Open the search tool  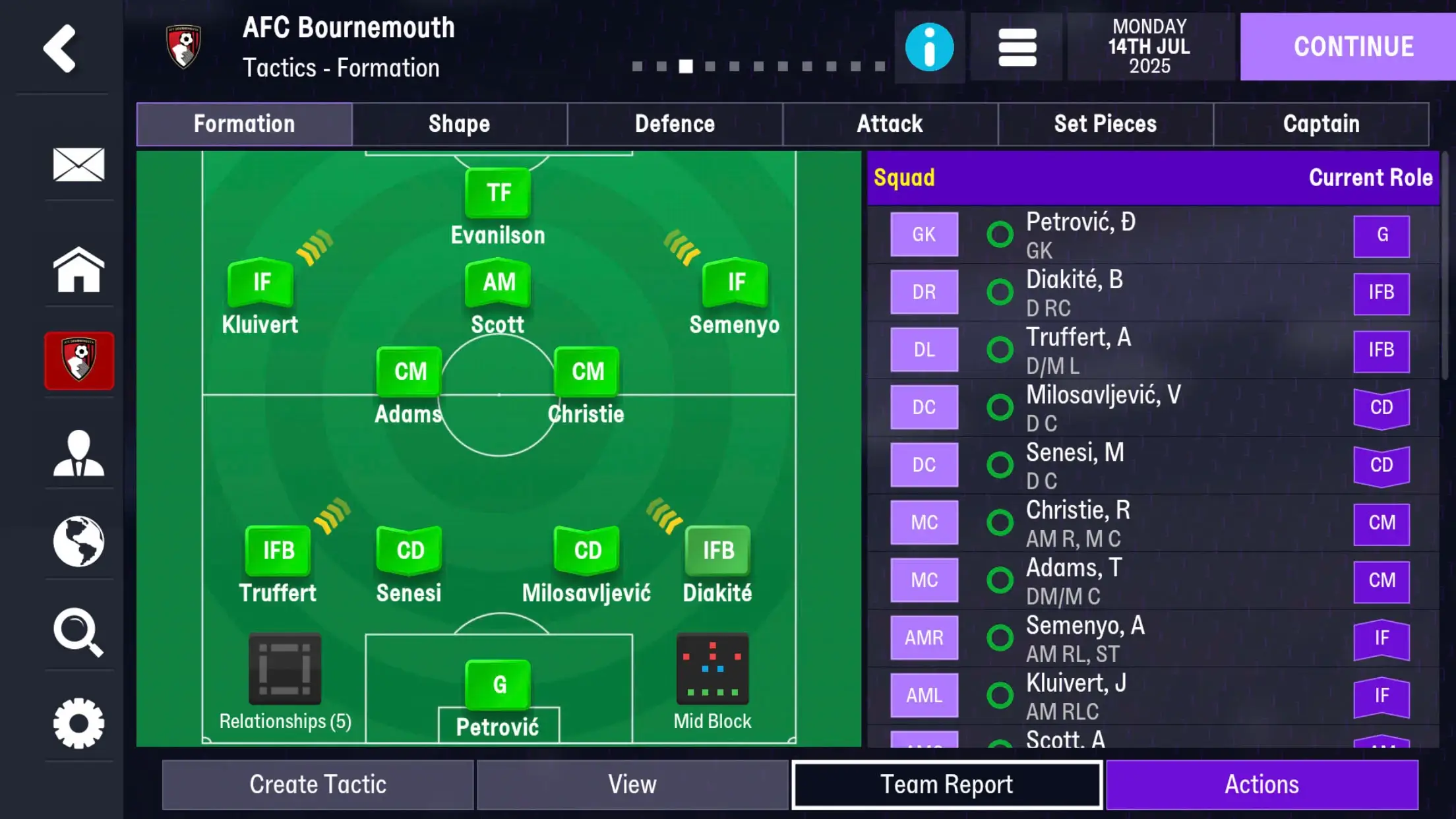(78, 632)
